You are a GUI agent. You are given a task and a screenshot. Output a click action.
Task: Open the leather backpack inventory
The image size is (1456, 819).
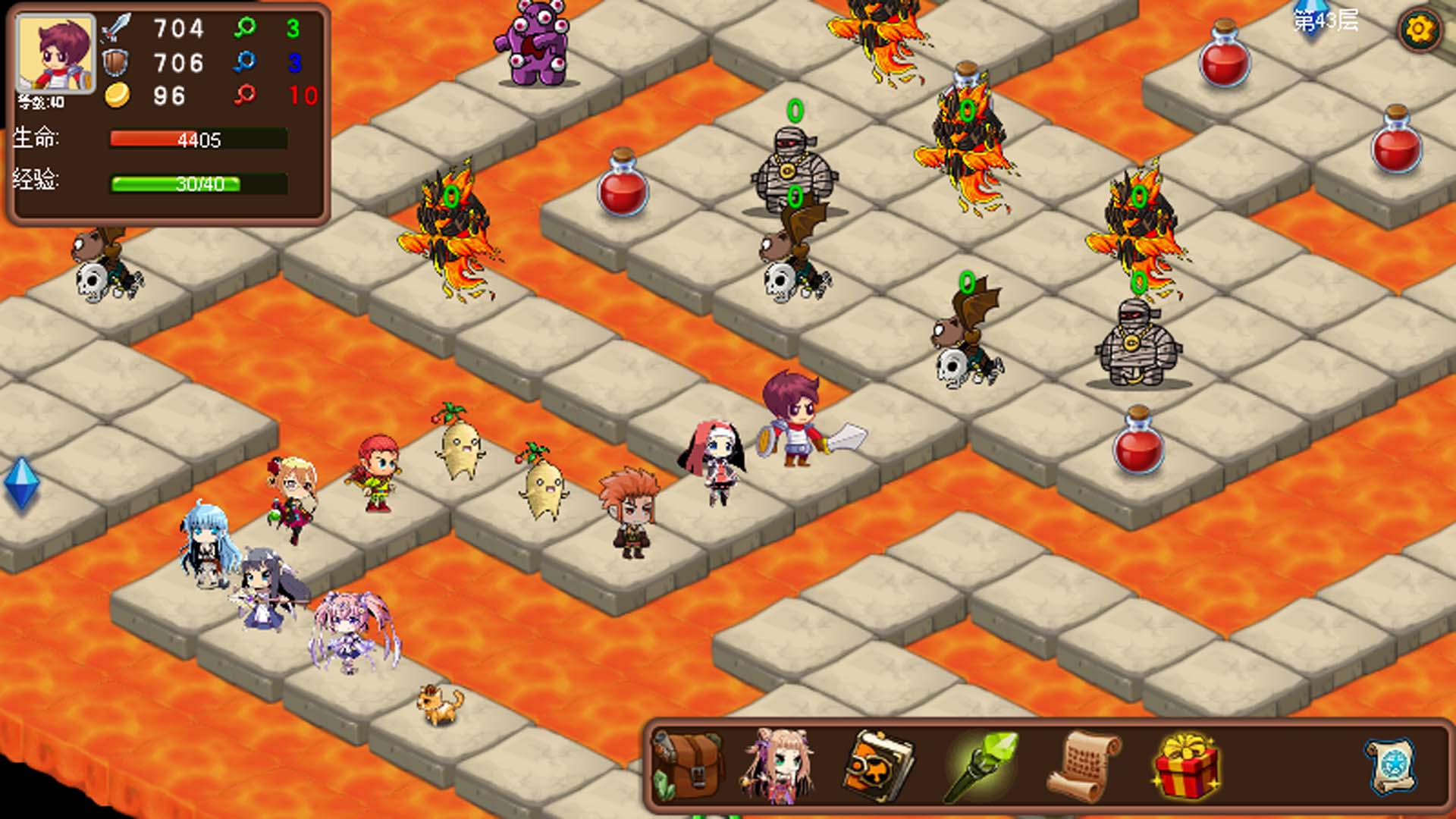[x=689, y=766]
